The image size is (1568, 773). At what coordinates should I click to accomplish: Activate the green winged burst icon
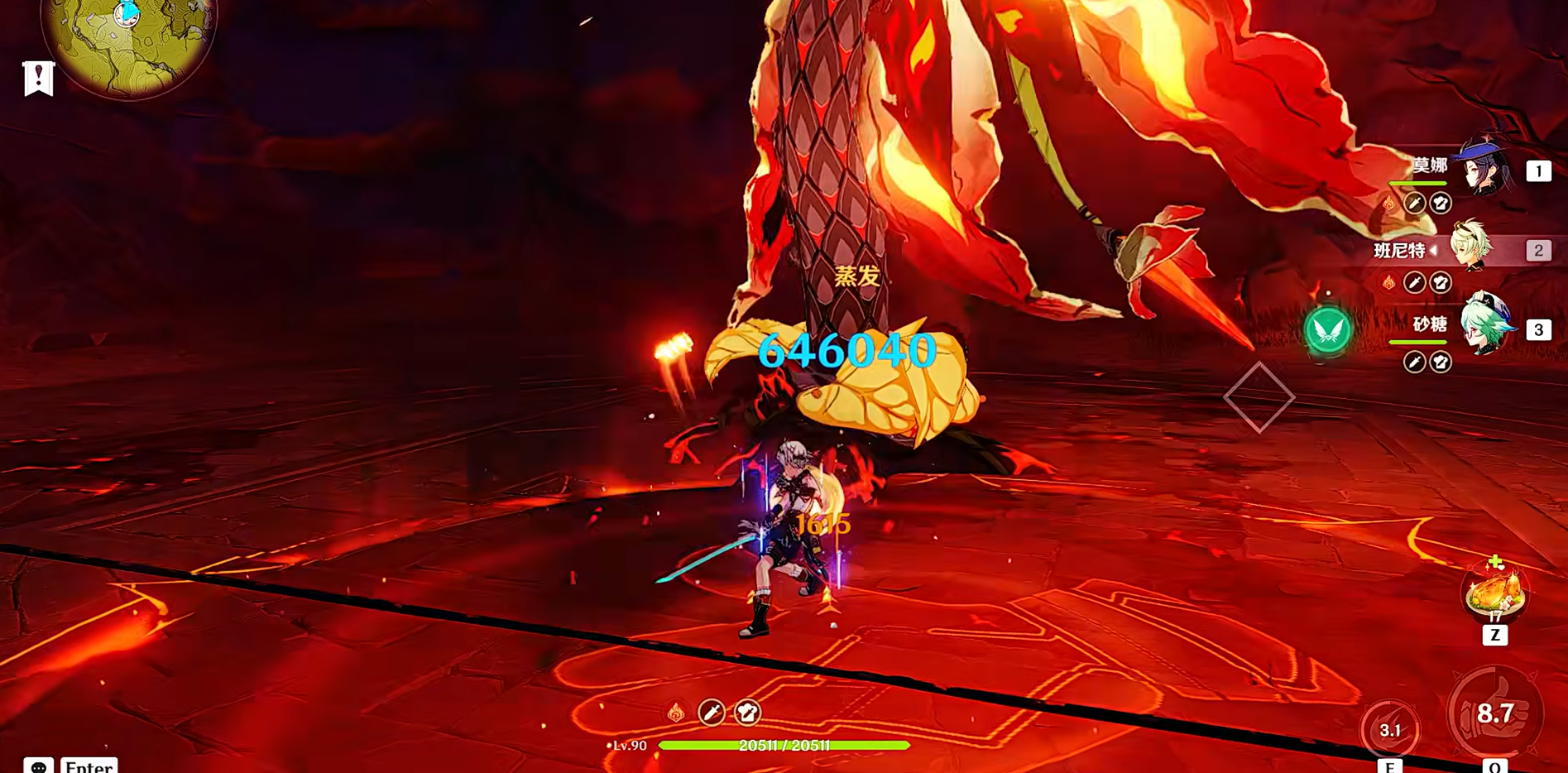1328,330
